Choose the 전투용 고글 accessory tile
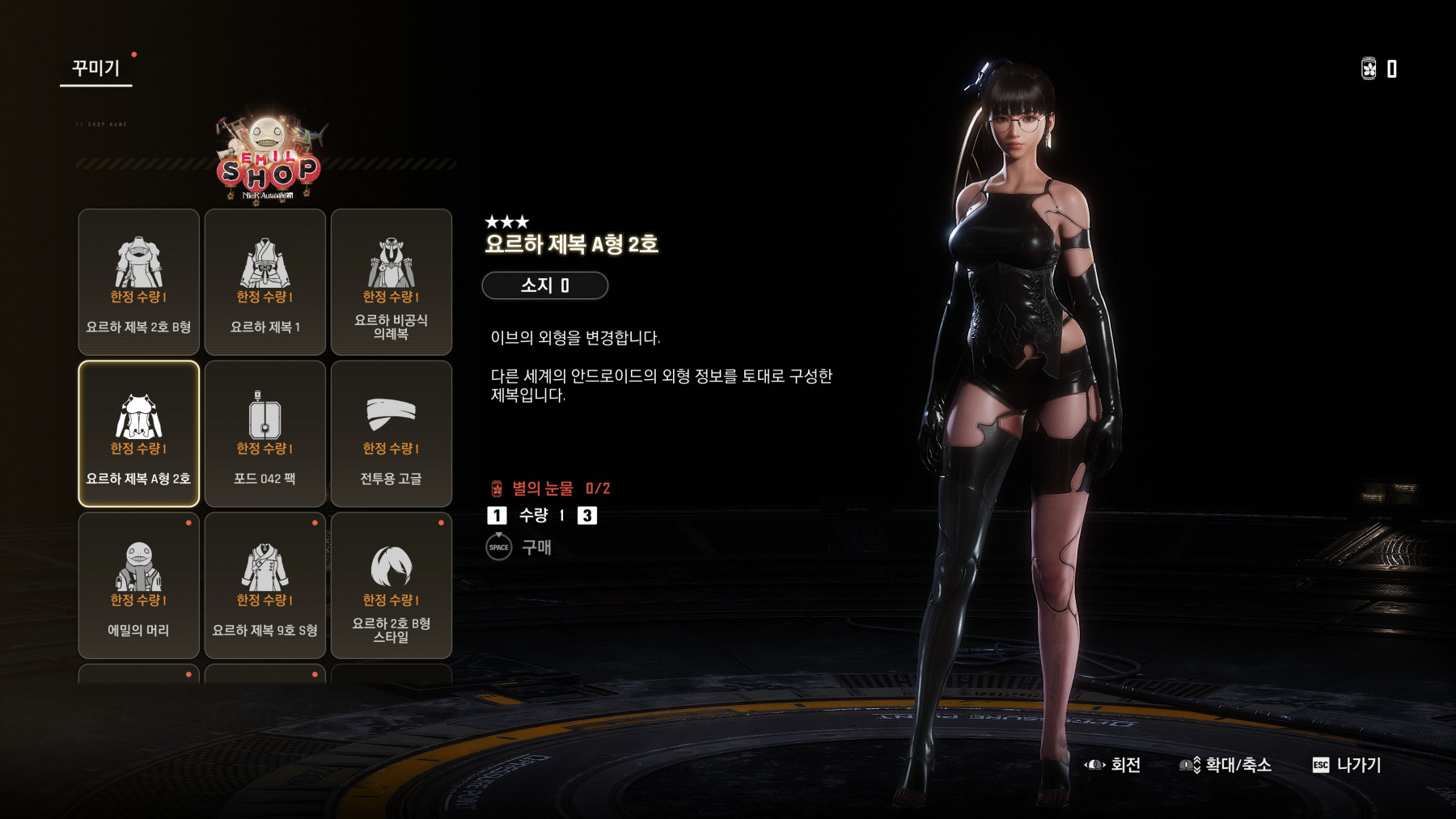The height and width of the screenshot is (819, 1456). pyautogui.click(x=391, y=433)
